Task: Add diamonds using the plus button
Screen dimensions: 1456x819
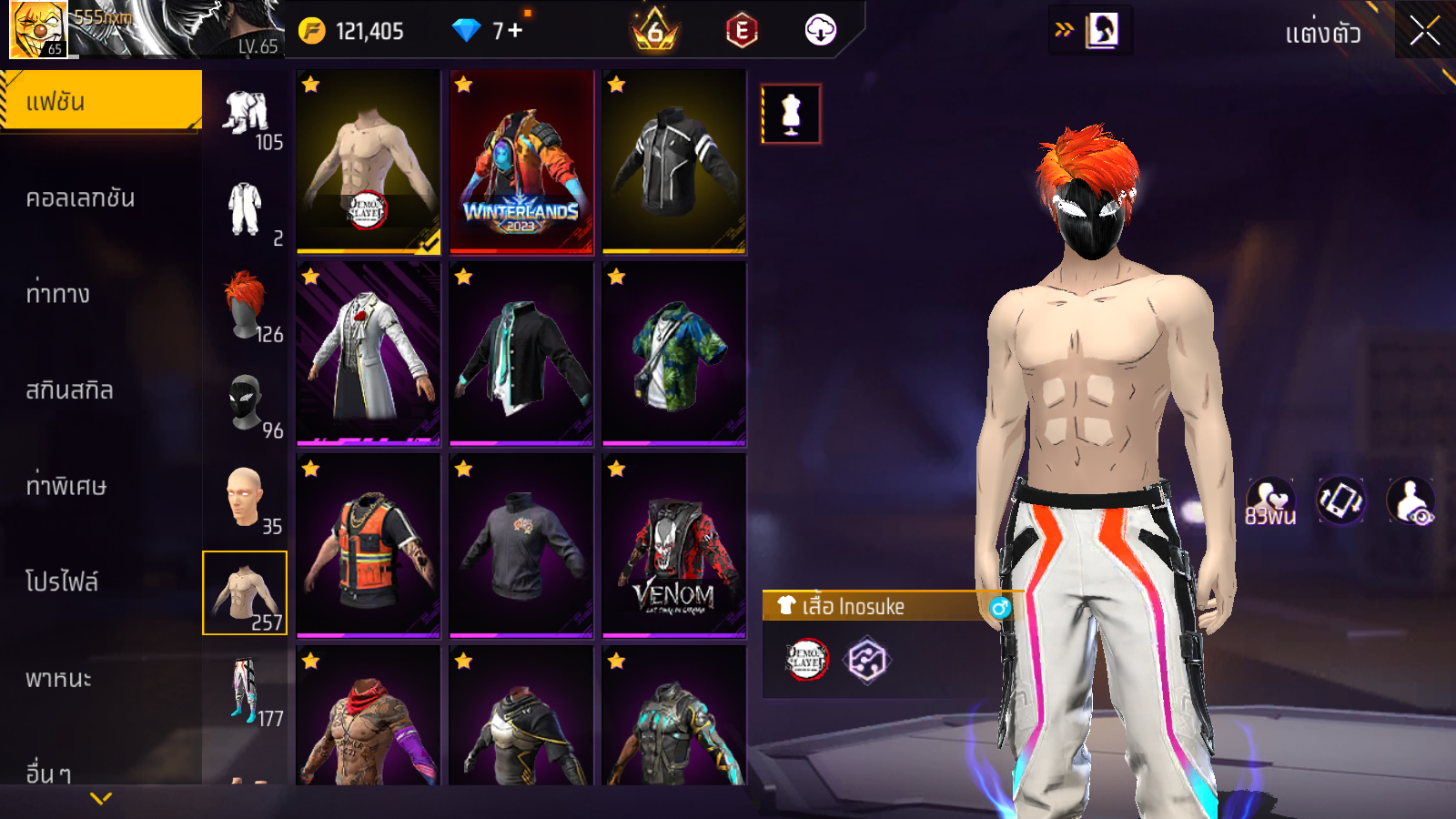Action: coord(515,31)
